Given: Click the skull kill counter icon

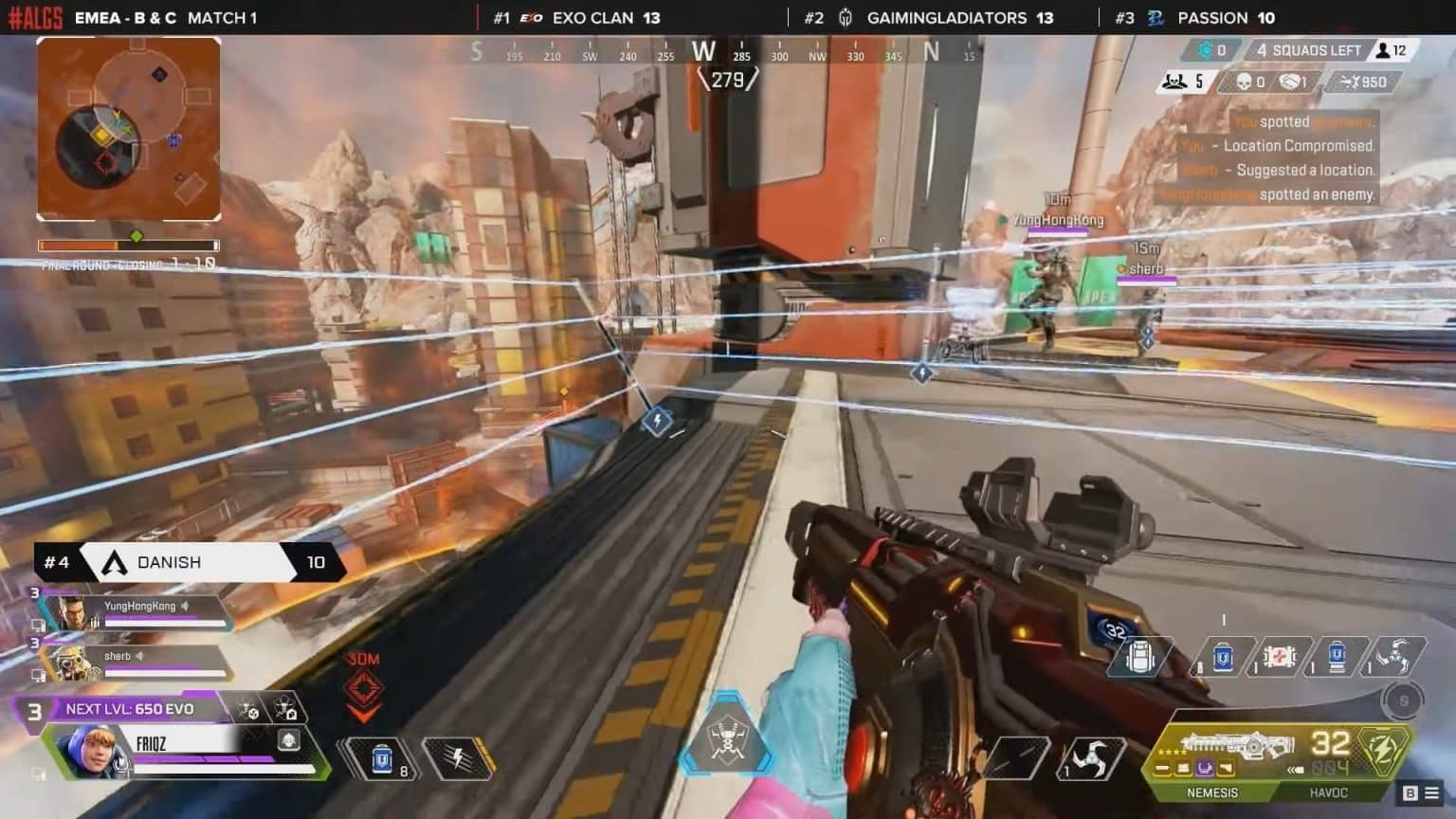Looking at the screenshot, I should tap(1243, 82).
